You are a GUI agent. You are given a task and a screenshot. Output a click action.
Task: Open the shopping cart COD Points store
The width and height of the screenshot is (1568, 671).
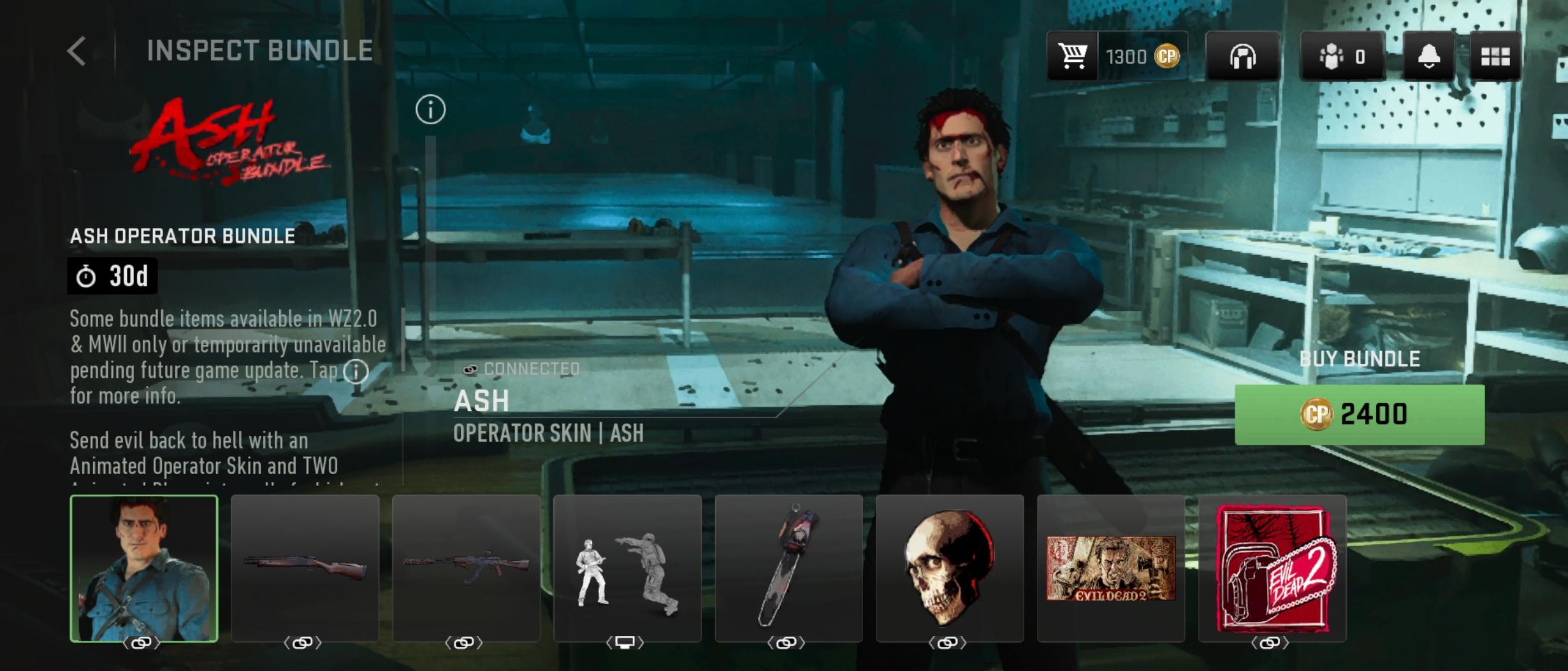click(1073, 56)
